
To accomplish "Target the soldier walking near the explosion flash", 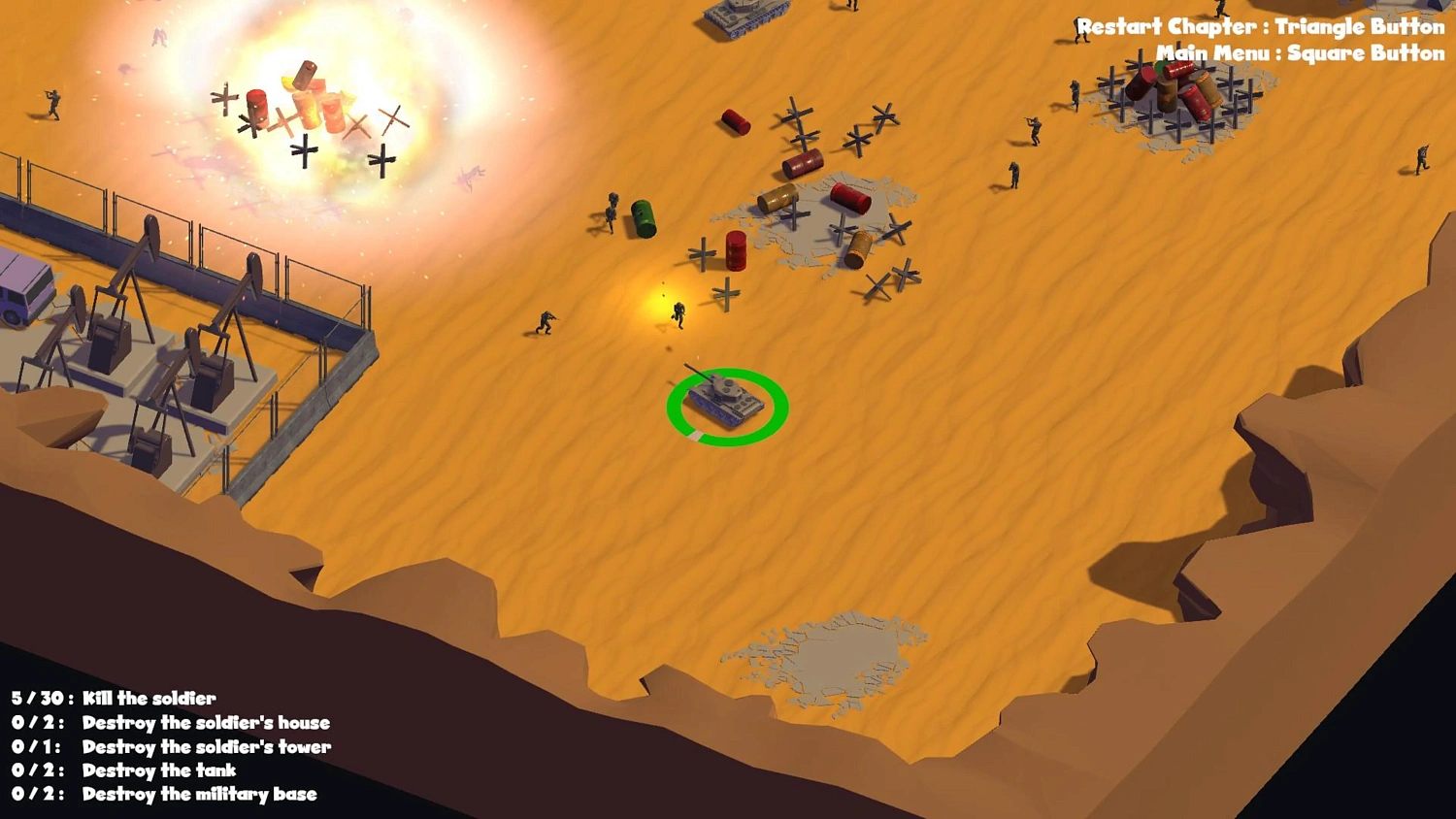I will [x=678, y=313].
